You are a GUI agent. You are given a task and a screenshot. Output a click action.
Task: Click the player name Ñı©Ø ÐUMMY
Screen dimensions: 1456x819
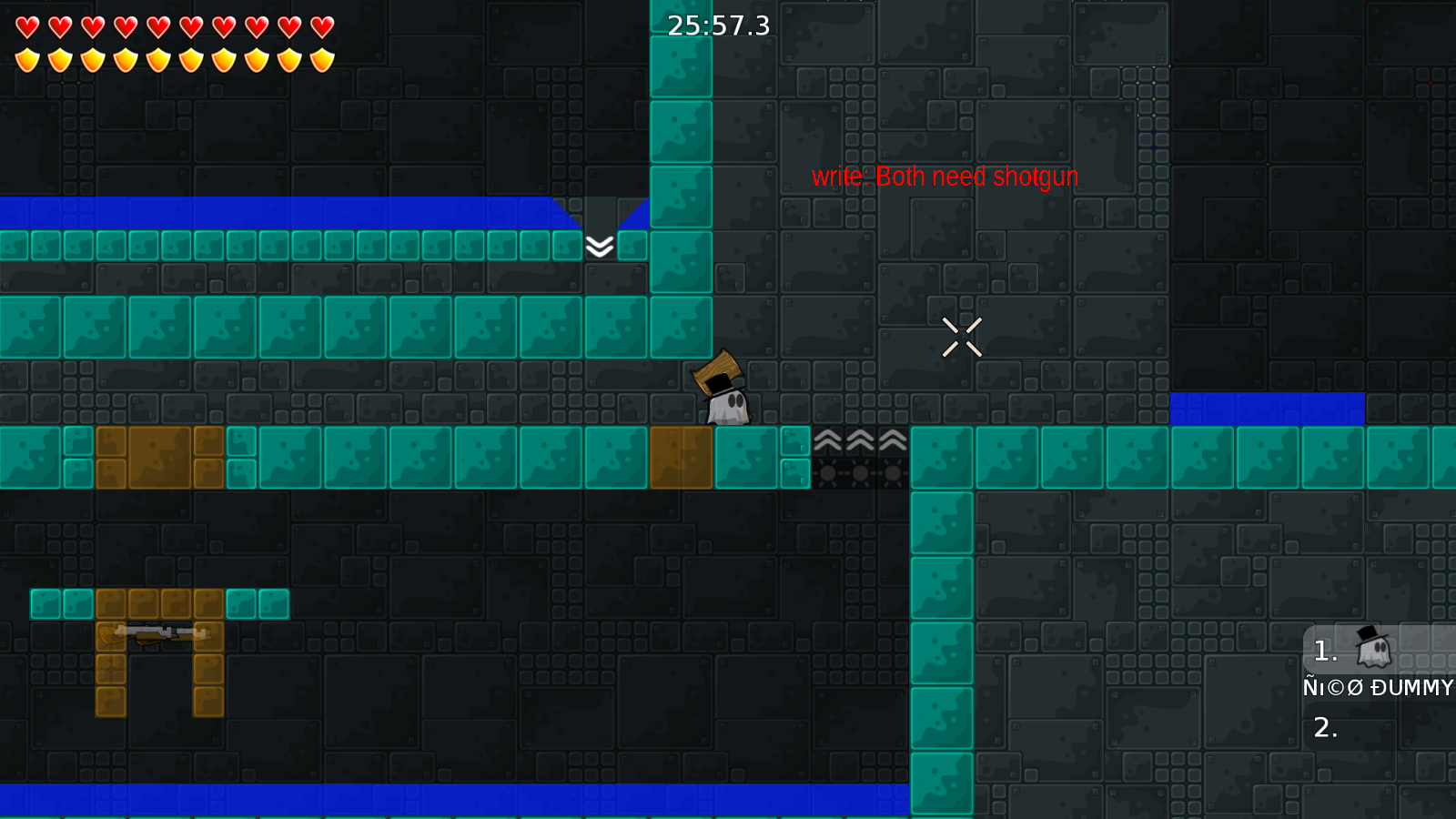click(1377, 688)
